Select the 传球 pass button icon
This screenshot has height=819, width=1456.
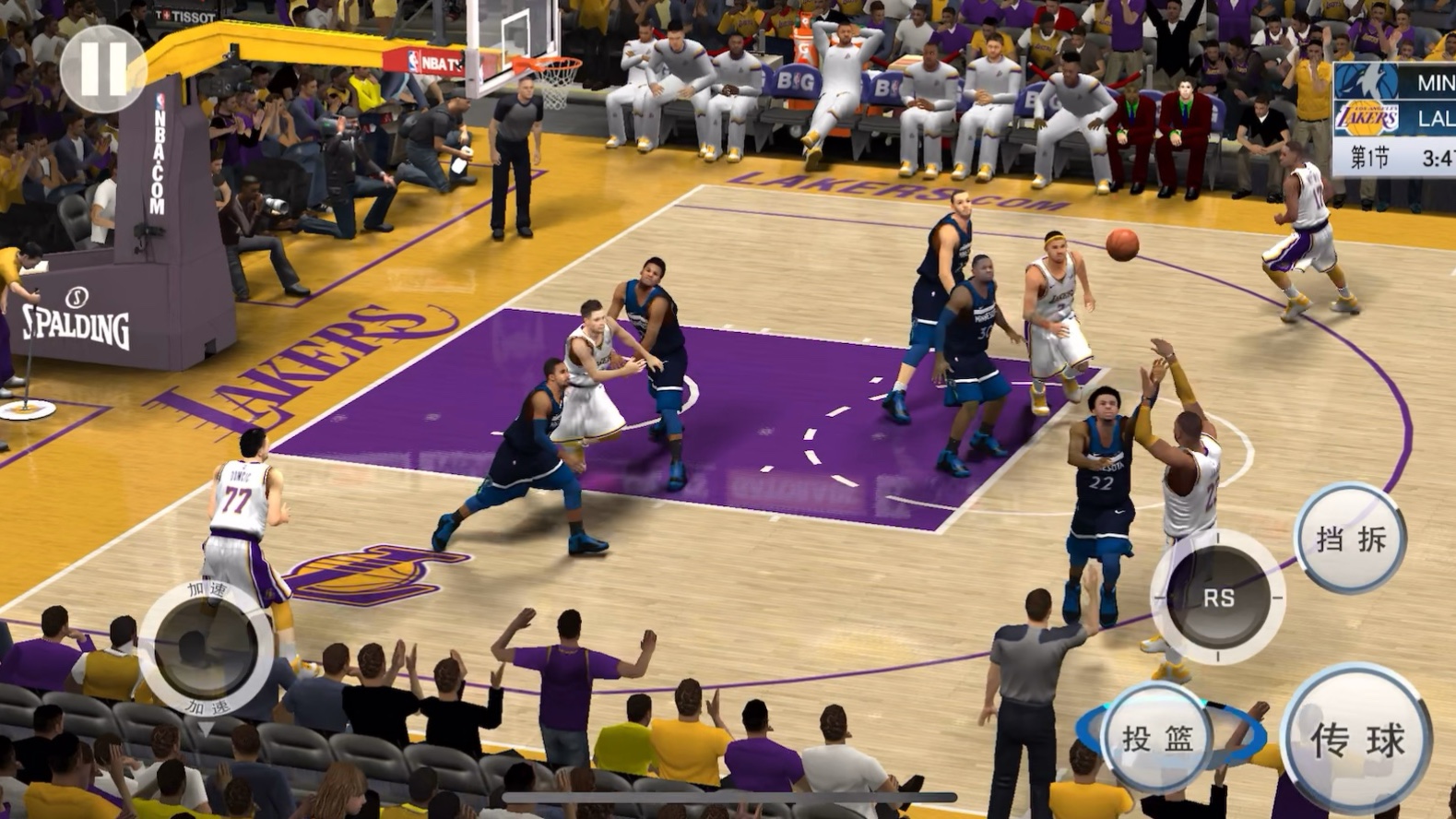click(1356, 736)
